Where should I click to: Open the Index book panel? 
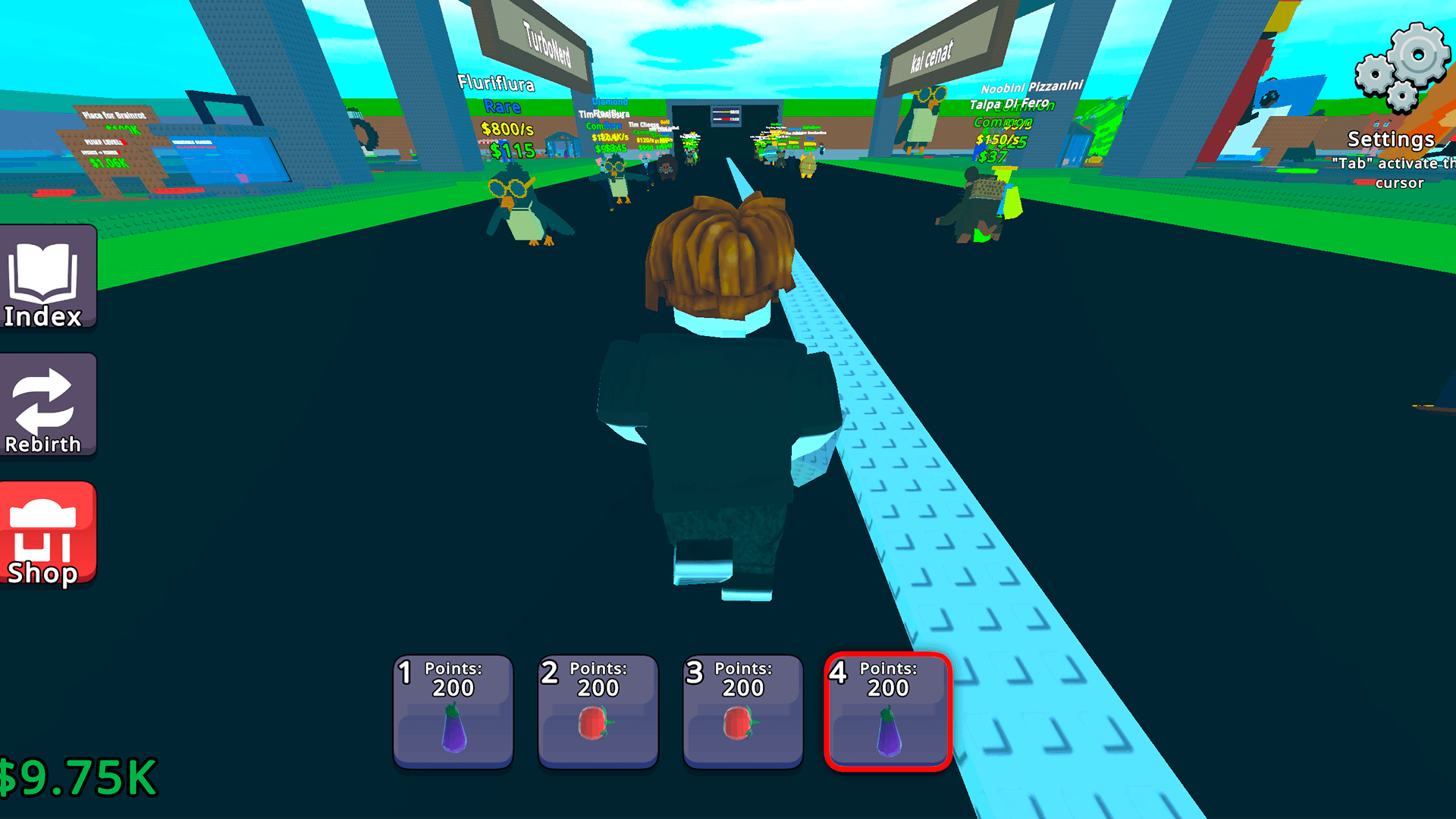point(47,279)
